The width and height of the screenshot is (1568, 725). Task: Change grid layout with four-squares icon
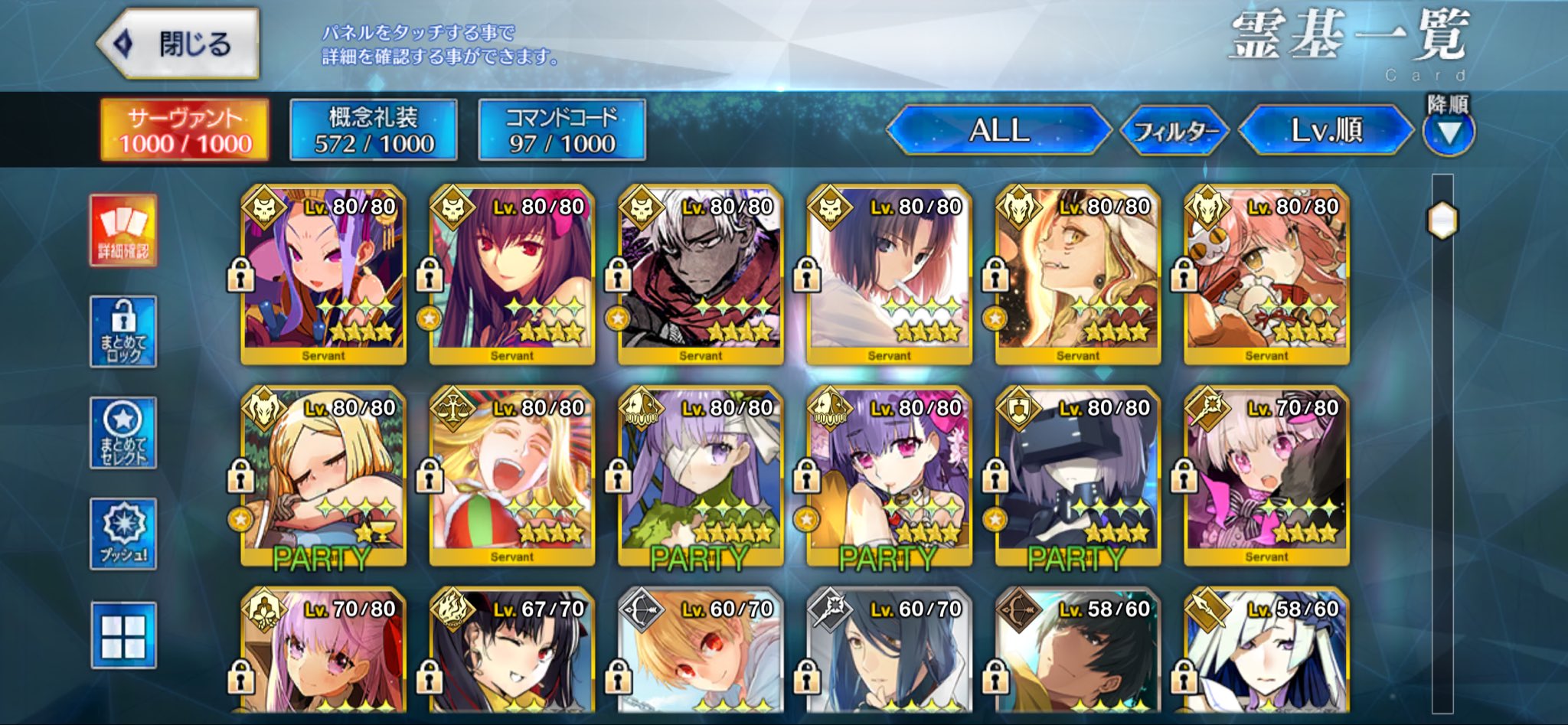(x=123, y=635)
